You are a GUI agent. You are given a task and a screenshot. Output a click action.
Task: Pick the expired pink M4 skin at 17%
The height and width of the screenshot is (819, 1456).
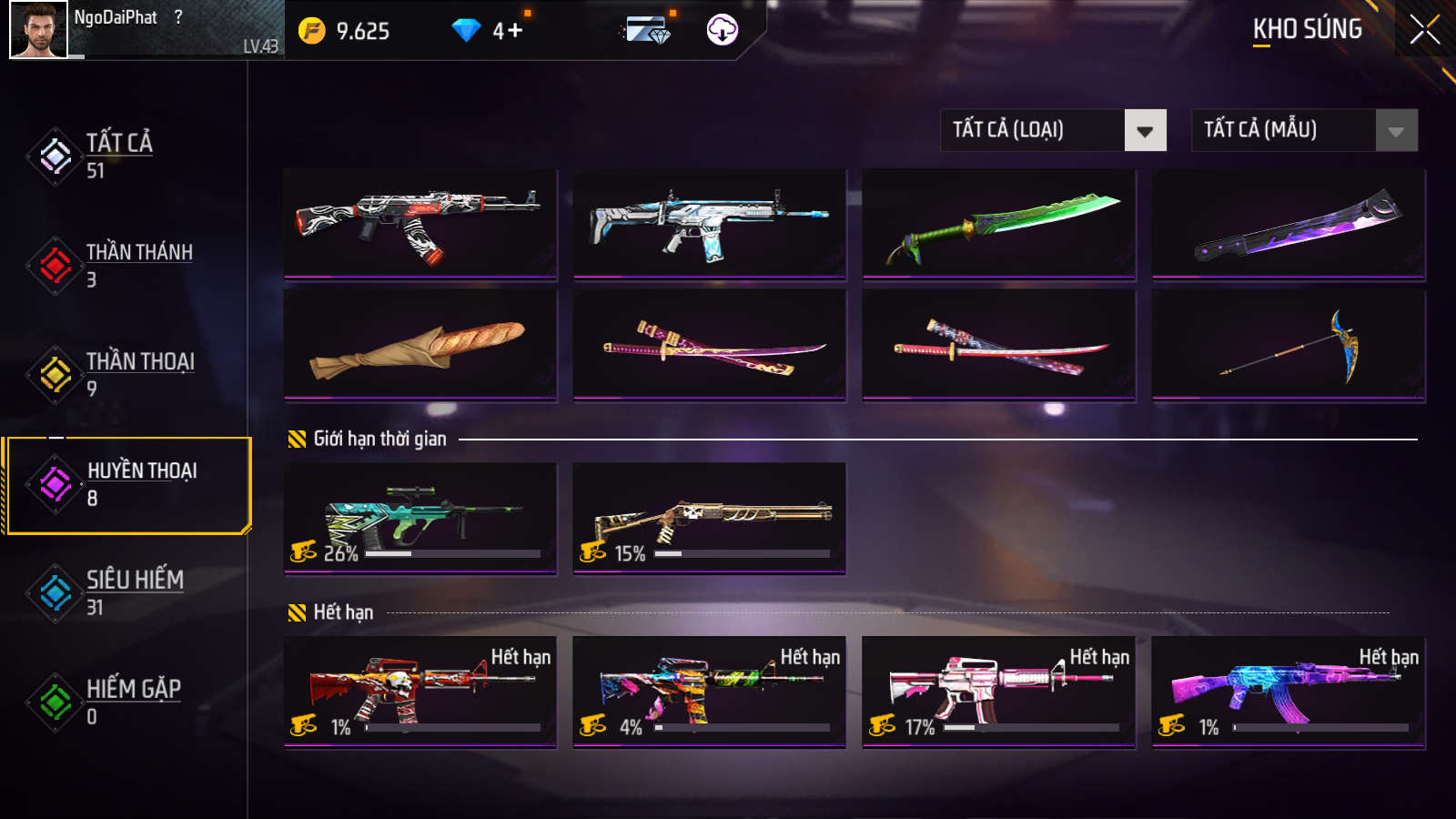click(x=998, y=692)
